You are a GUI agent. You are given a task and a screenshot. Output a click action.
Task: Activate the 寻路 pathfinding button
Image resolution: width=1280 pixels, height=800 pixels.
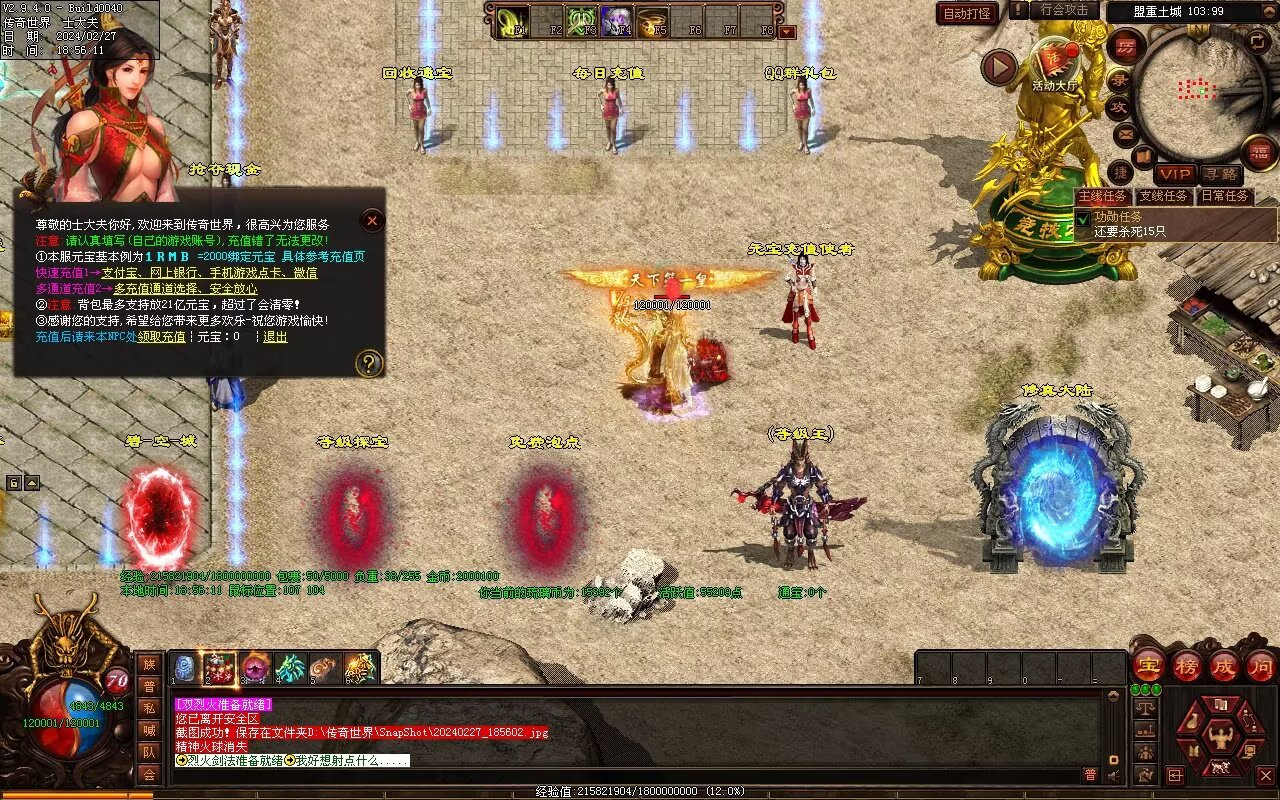[x=1219, y=175]
